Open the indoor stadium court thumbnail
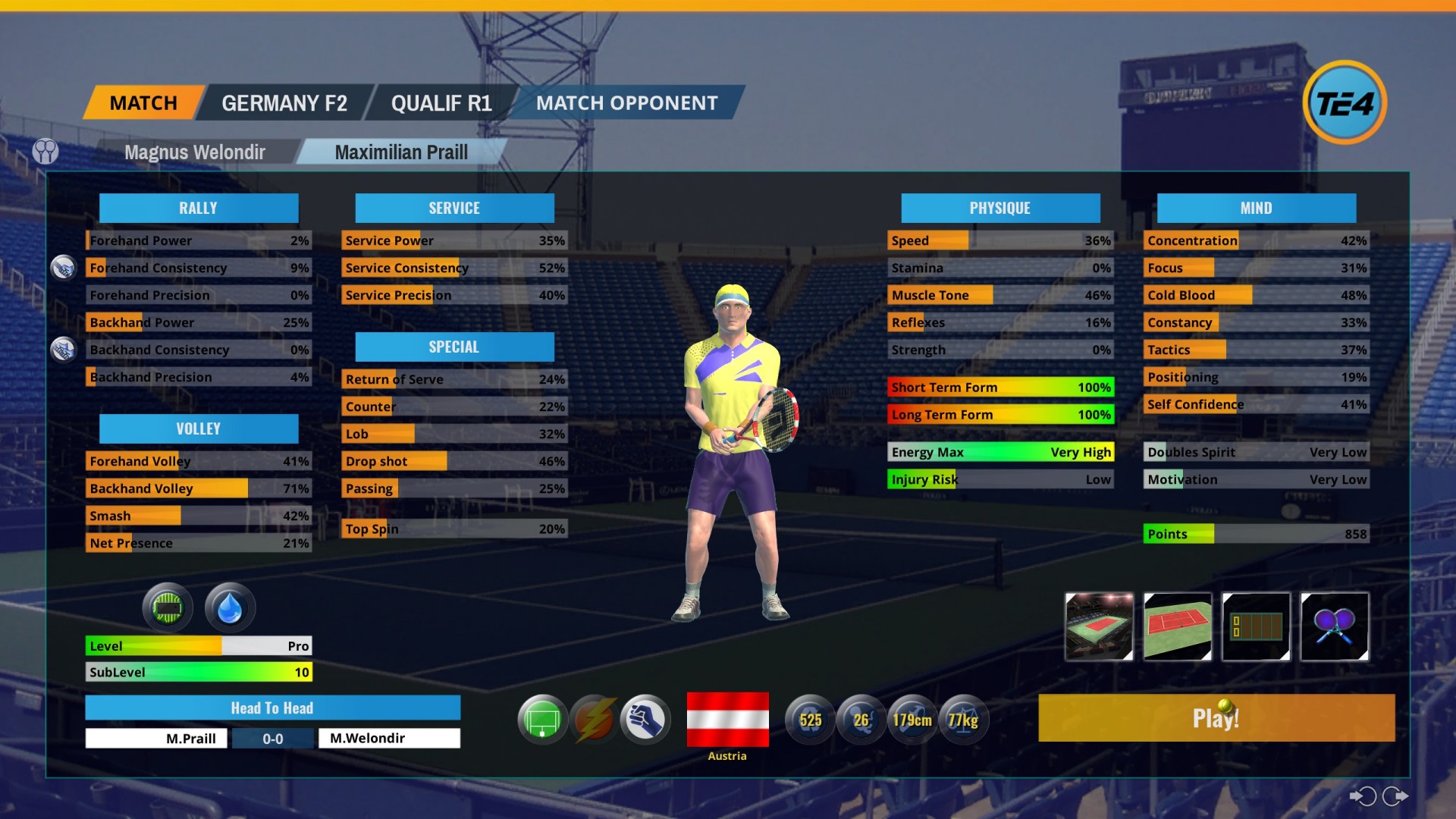The width and height of the screenshot is (1456, 819). tap(1099, 626)
